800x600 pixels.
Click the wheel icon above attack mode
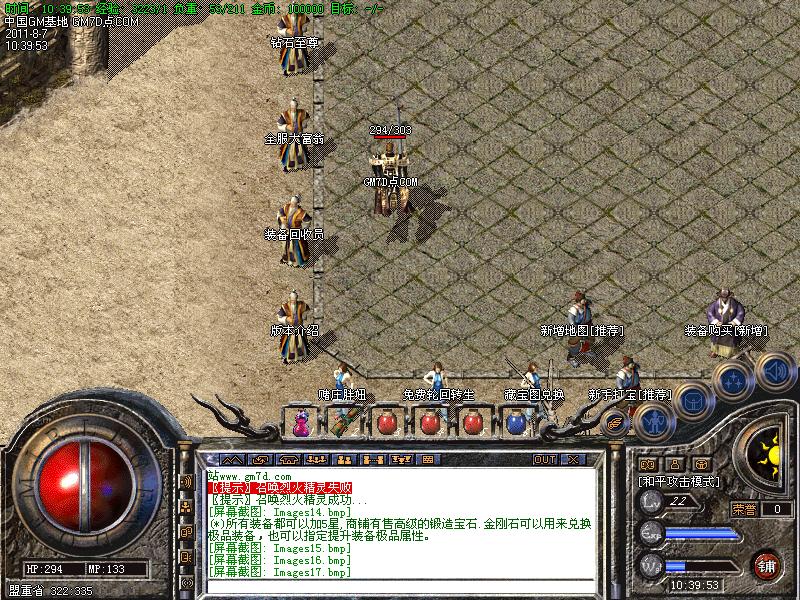click(x=703, y=464)
